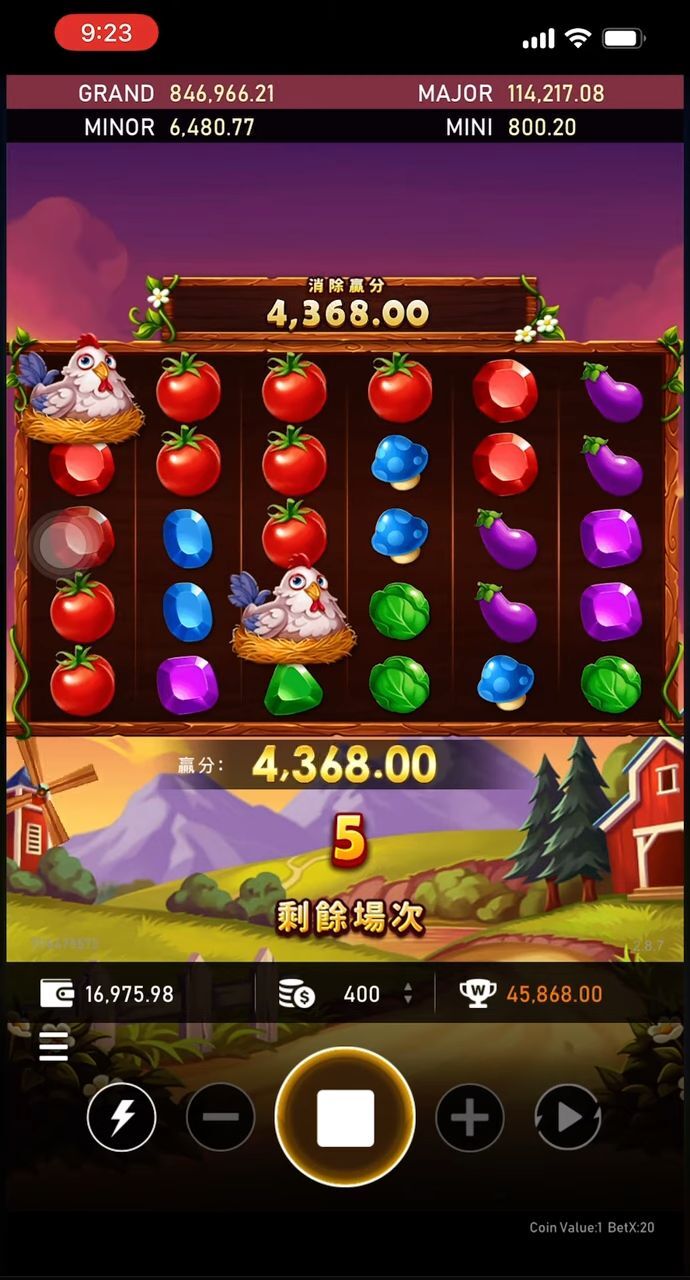Decrease the bet with the minus button
This screenshot has height=1280, width=690.
coord(220,1116)
